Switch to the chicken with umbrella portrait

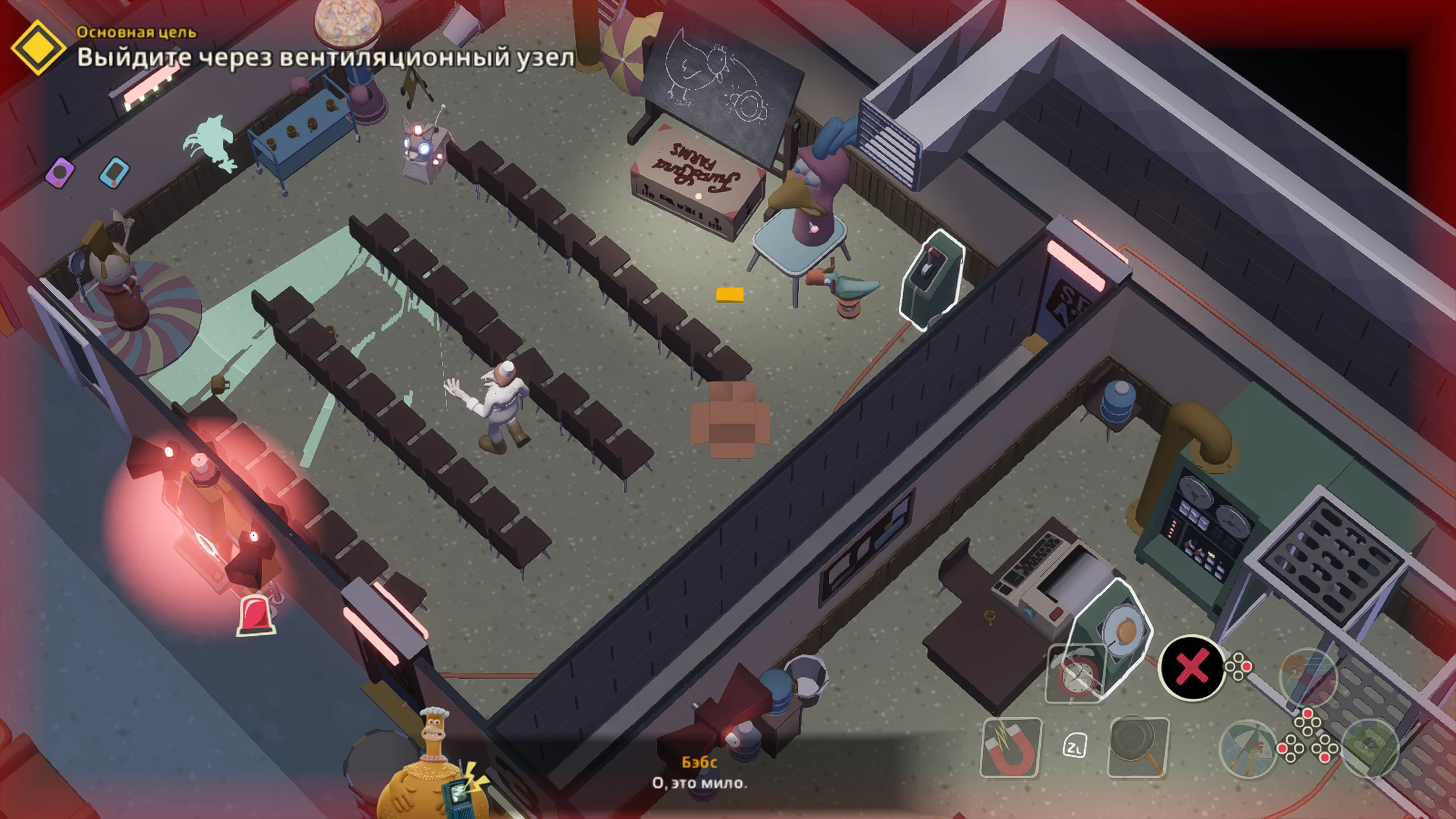point(1248,748)
